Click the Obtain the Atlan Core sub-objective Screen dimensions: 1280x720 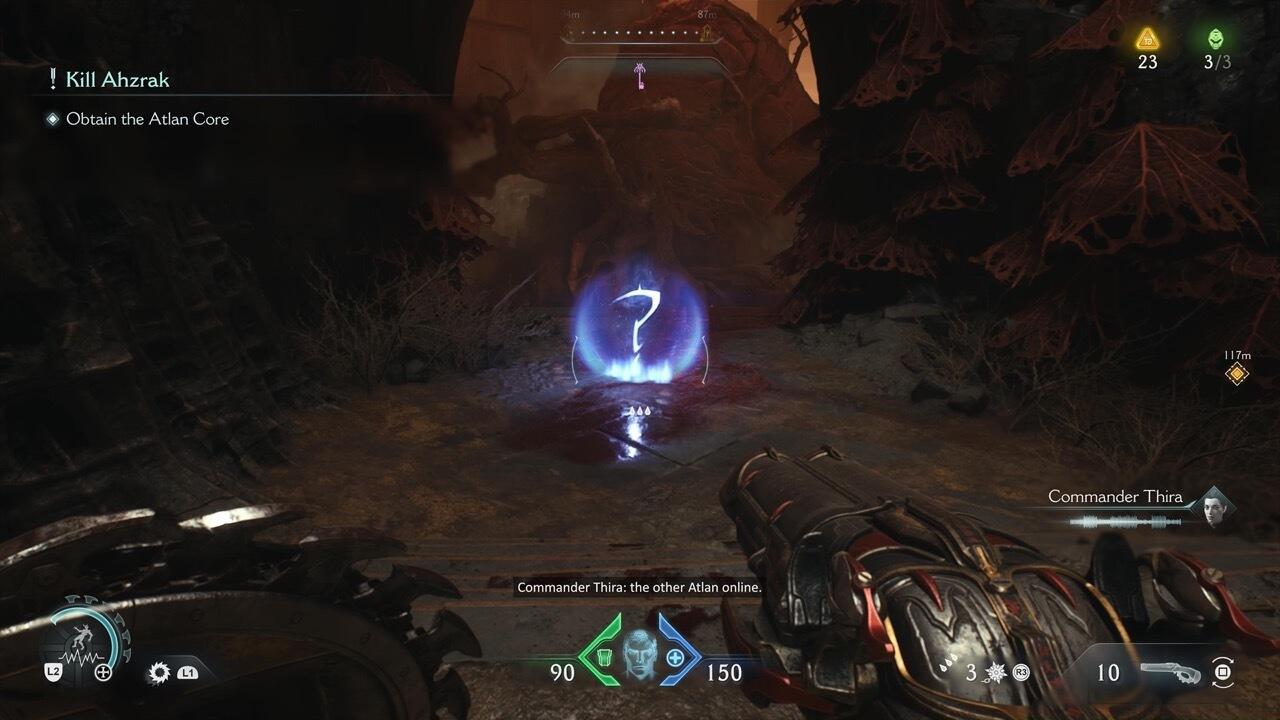point(147,119)
